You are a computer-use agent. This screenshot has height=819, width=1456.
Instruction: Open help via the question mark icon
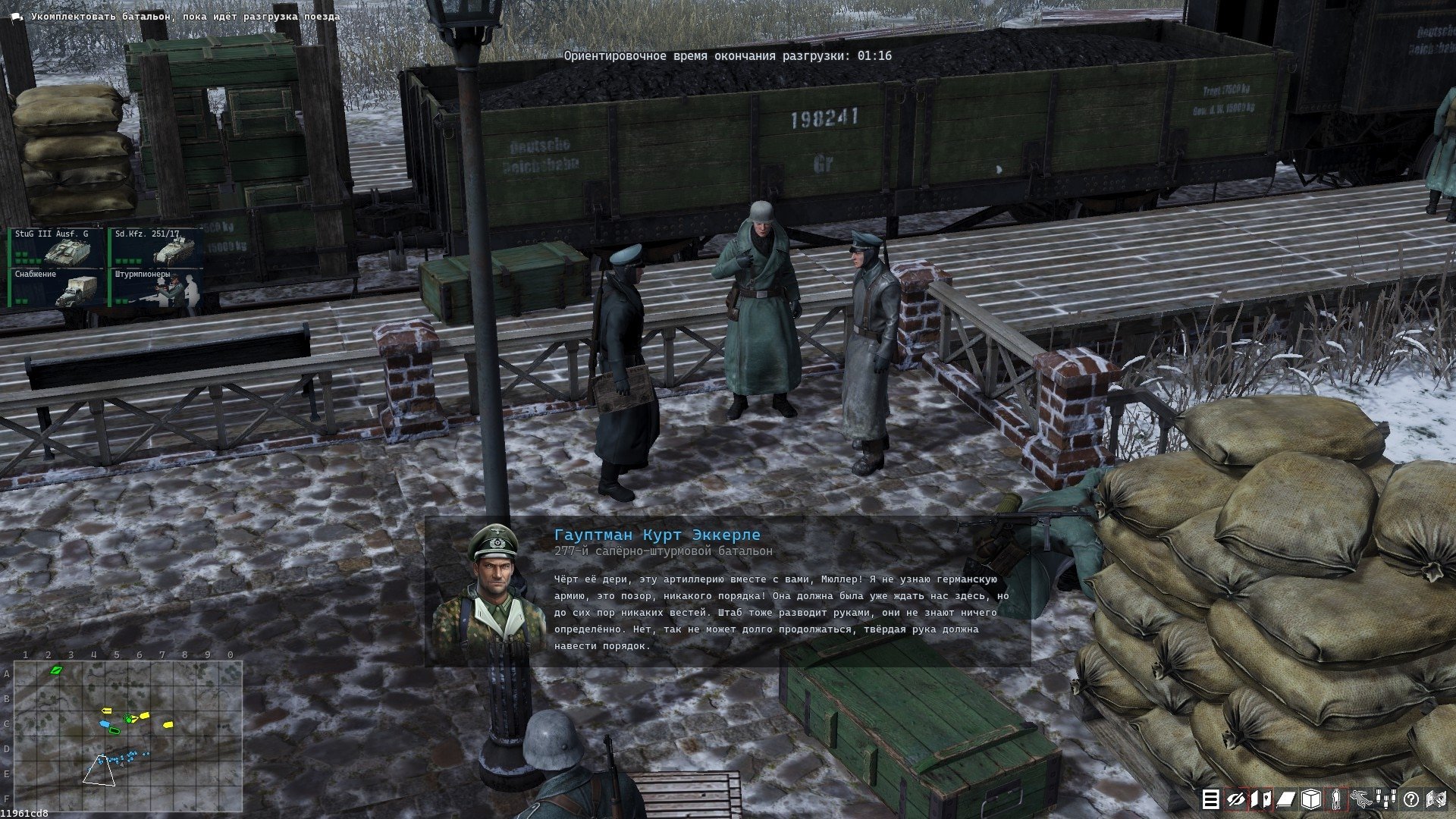[x=1411, y=799]
